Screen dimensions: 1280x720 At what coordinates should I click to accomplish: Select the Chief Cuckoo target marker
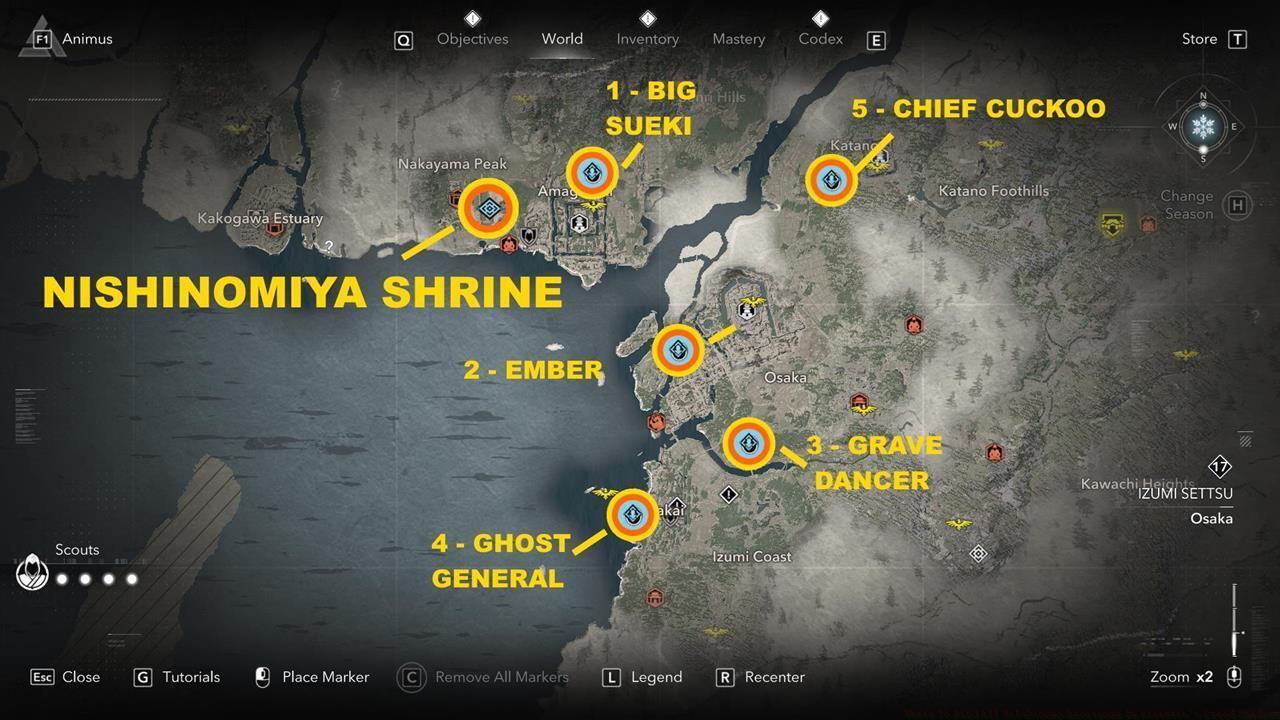pyautogui.click(x=831, y=181)
